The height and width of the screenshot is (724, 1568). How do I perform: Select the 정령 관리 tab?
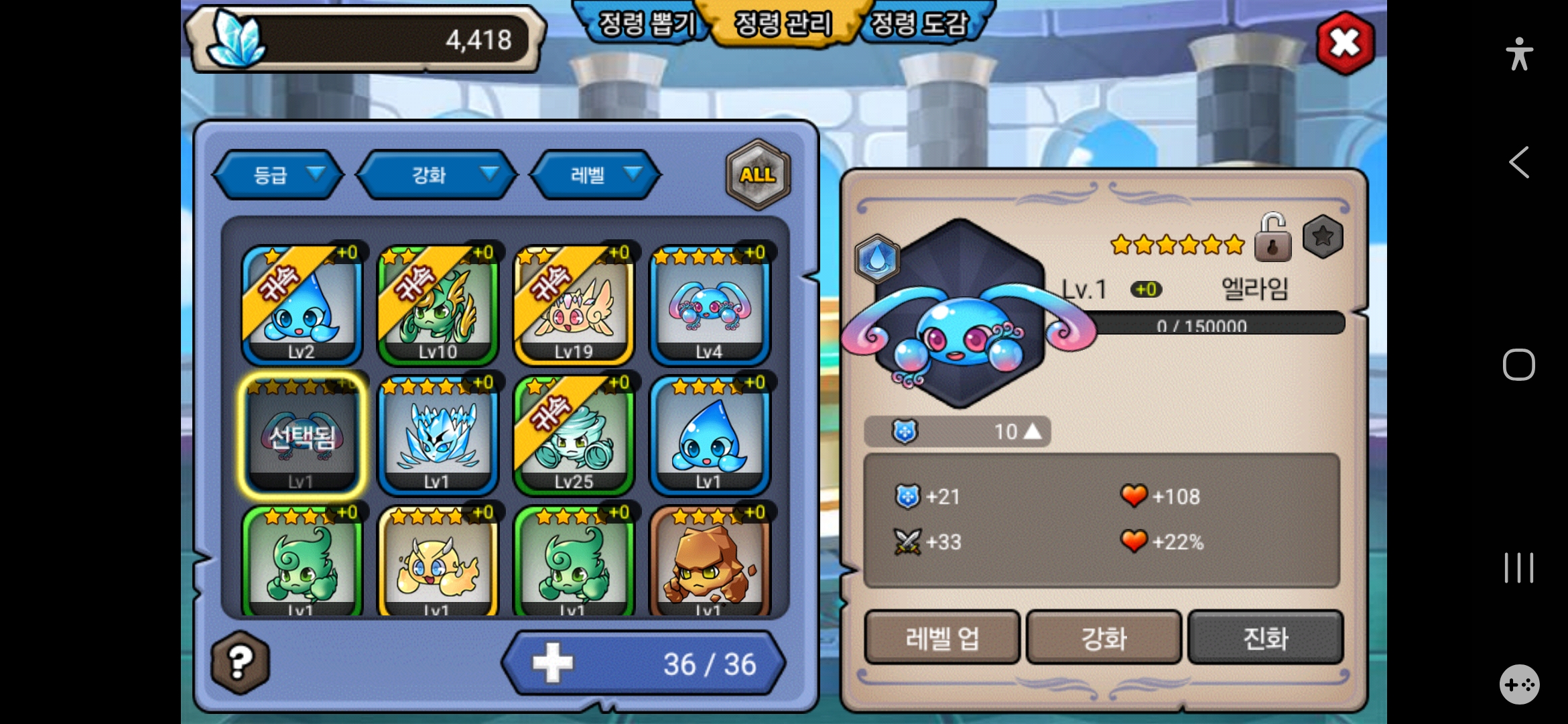point(783,24)
